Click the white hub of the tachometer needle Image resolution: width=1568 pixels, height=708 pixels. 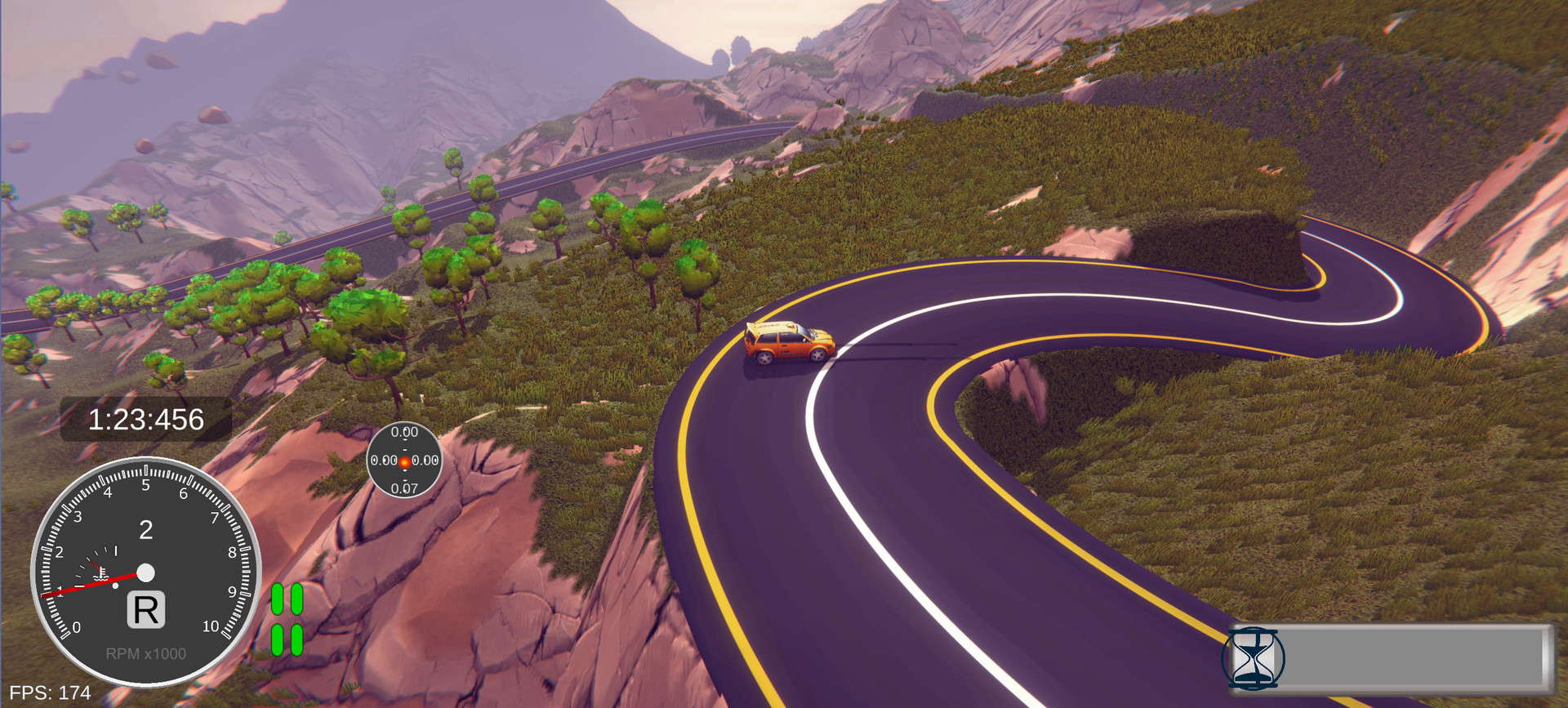tap(145, 574)
